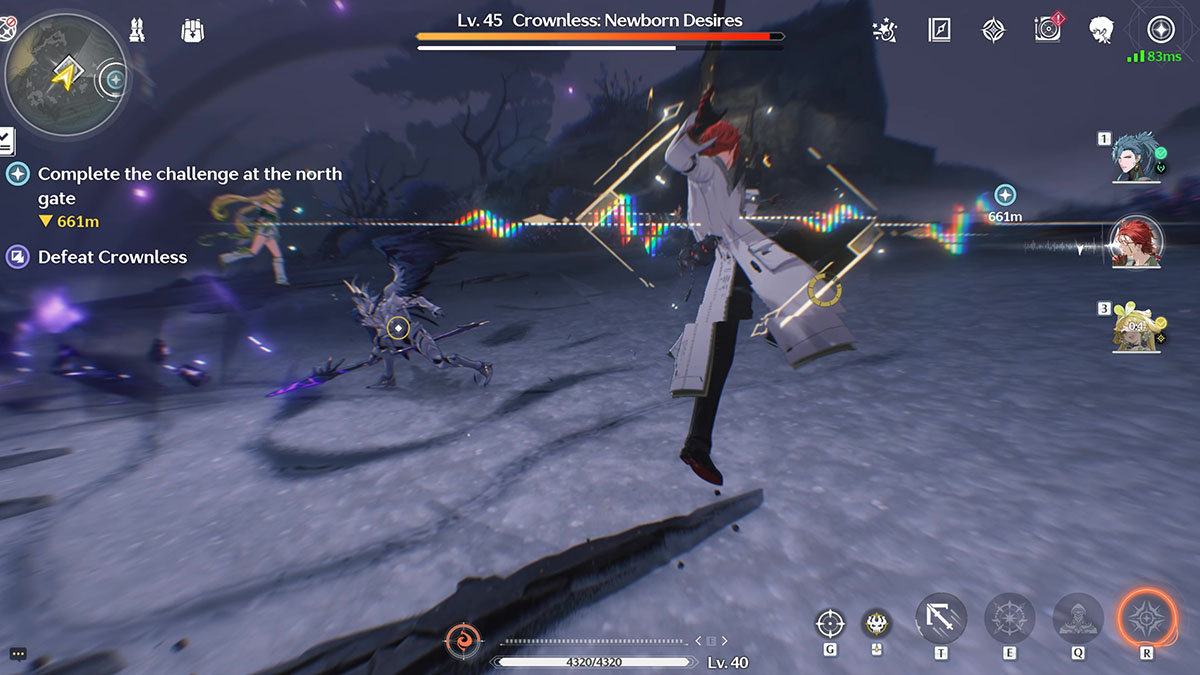
Task: Open the events icon with stars and flask
Action: (885, 30)
